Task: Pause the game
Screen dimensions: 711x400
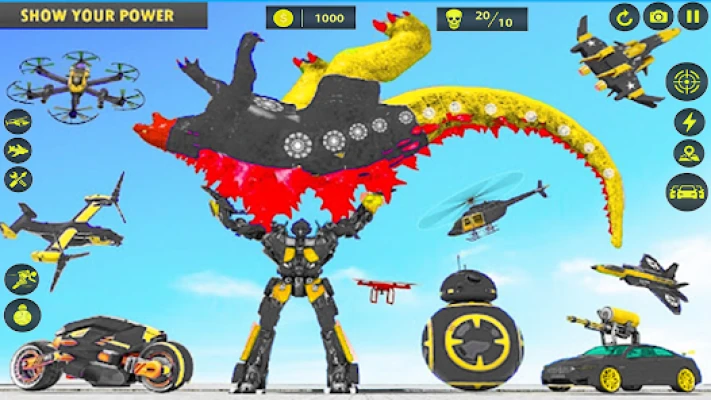Action: point(691,16)
